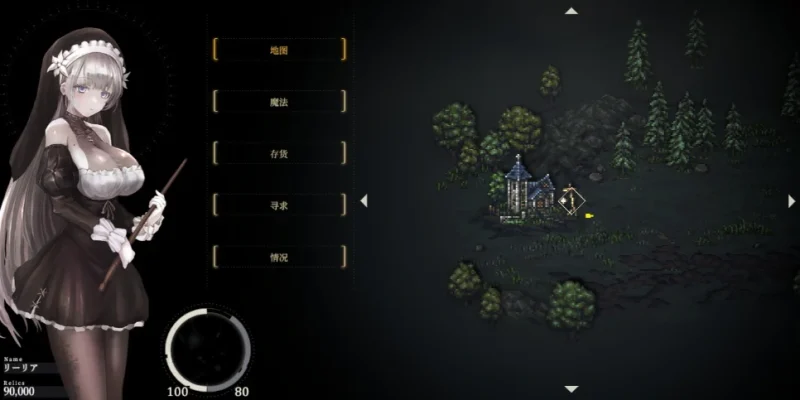The height and width of the screenshot is (400, 800).
Task: Open the 存货 (Inventory) menu
Action: 279,153
